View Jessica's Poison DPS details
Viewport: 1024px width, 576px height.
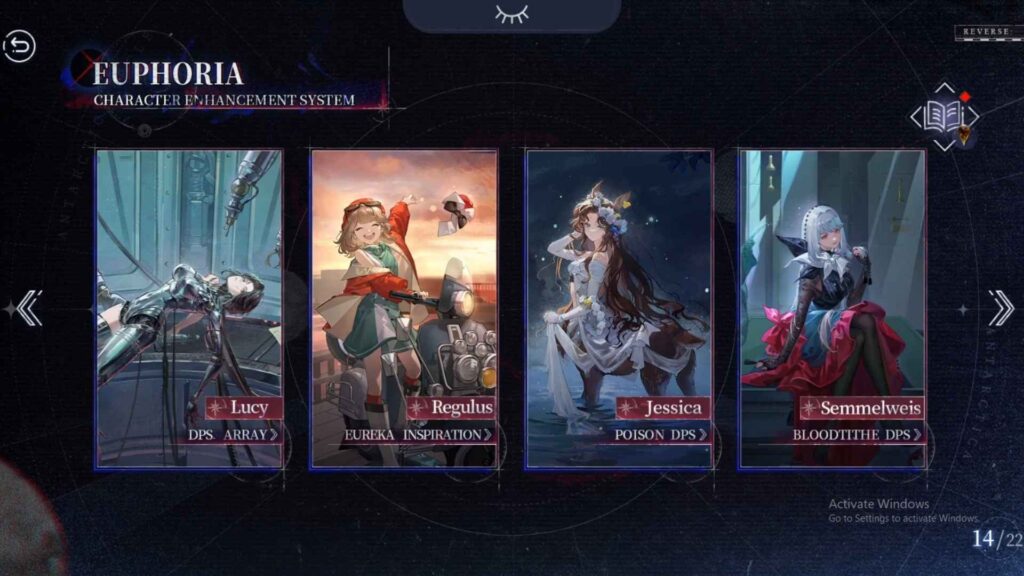coord(662,435)
